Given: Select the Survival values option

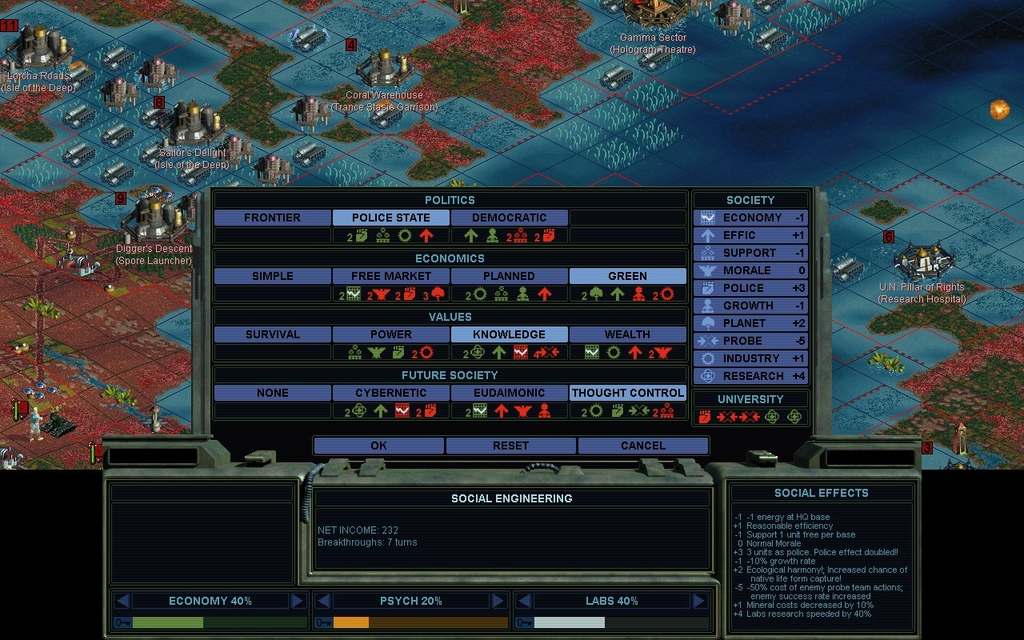Looking at the screenshot, I should click(272, 334).
